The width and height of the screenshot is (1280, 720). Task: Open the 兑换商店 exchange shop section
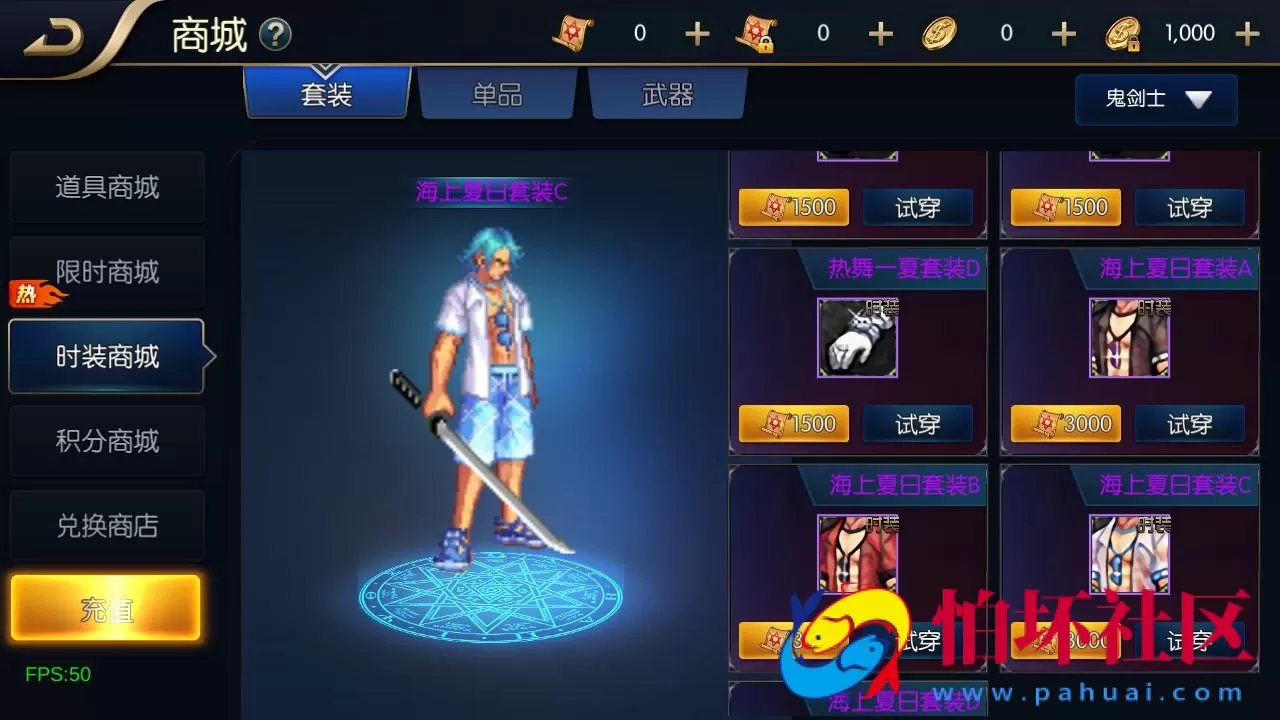pos(107,526)
